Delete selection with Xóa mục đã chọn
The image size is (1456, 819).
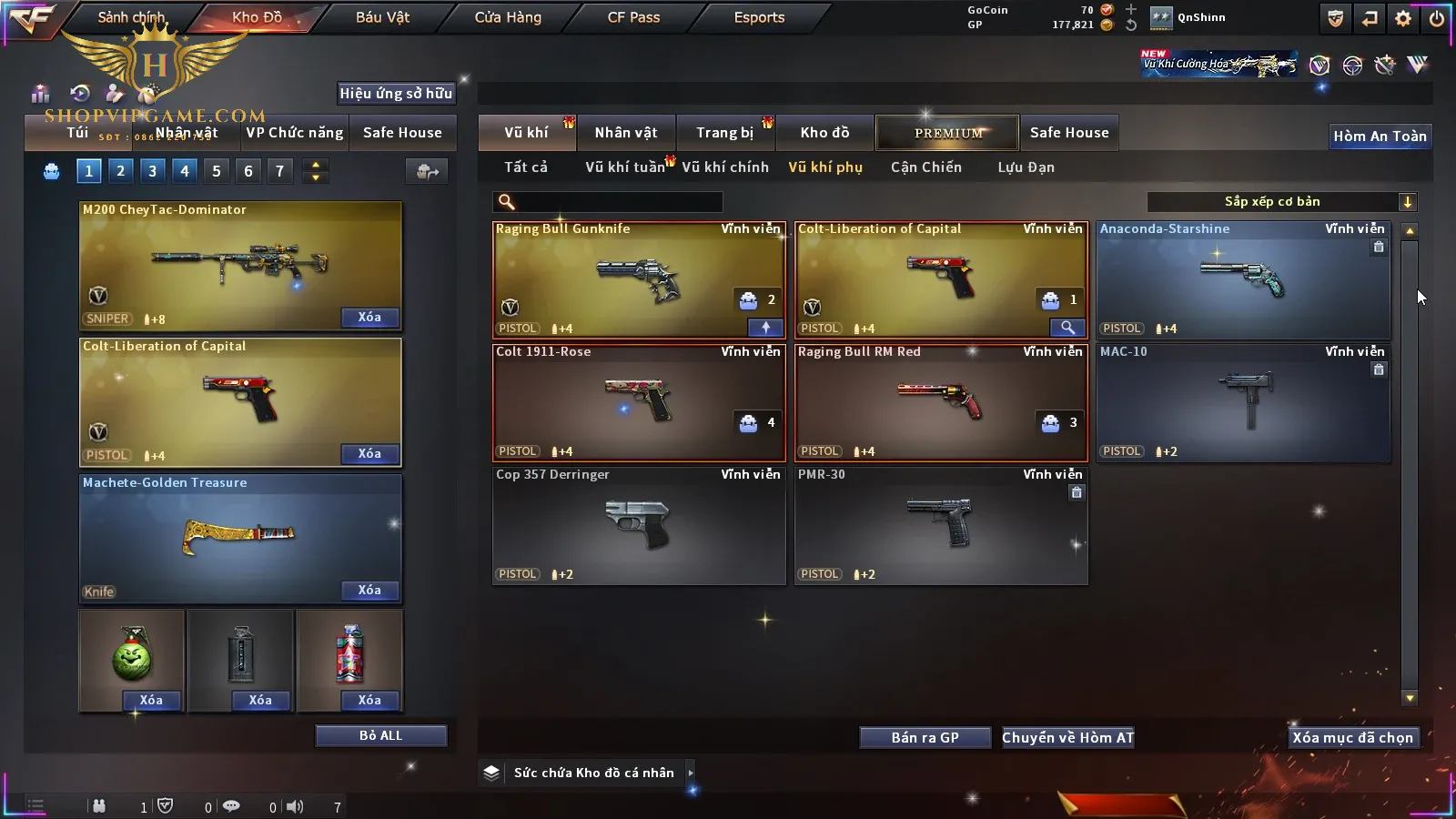pyautogui.click(x=1352, y=738)
